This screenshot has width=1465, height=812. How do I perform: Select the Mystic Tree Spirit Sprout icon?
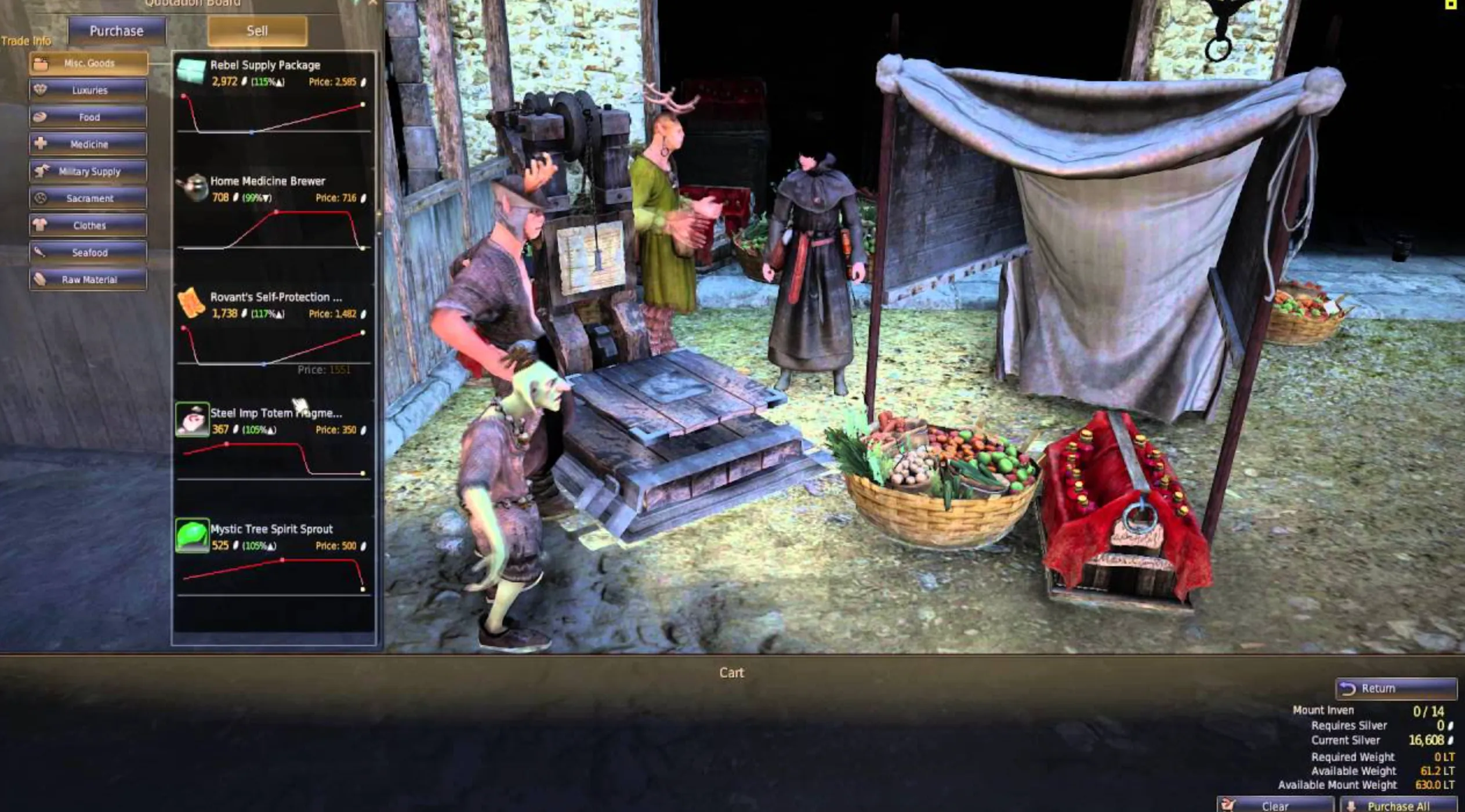[x=192, y=535]
